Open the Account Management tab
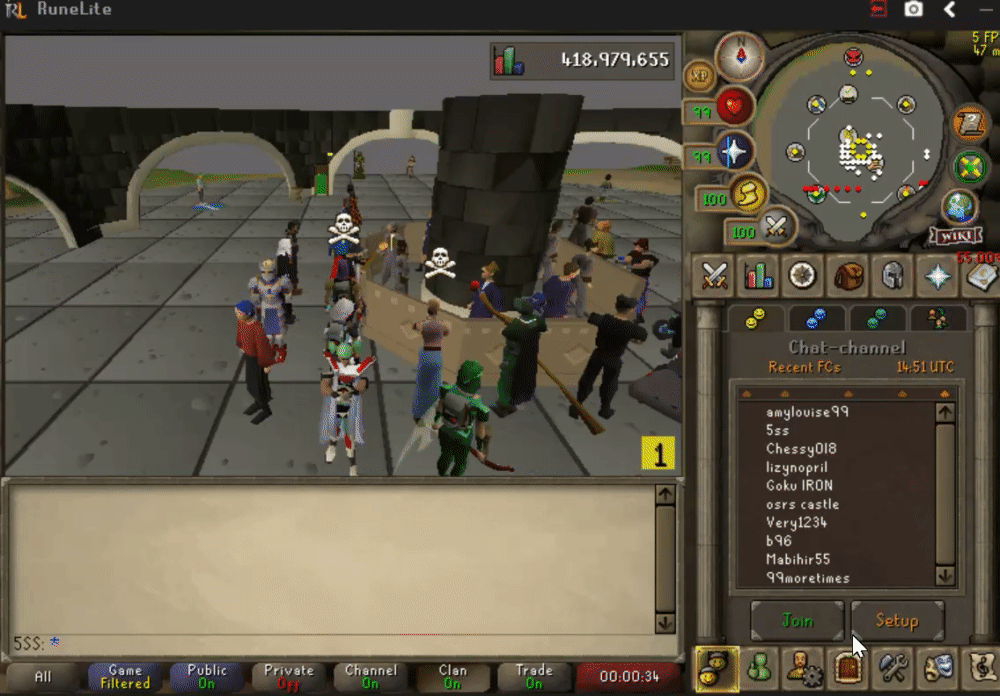Image resolution: width=1000 pixels, height=696 pixels. click(x=803, y=667)
